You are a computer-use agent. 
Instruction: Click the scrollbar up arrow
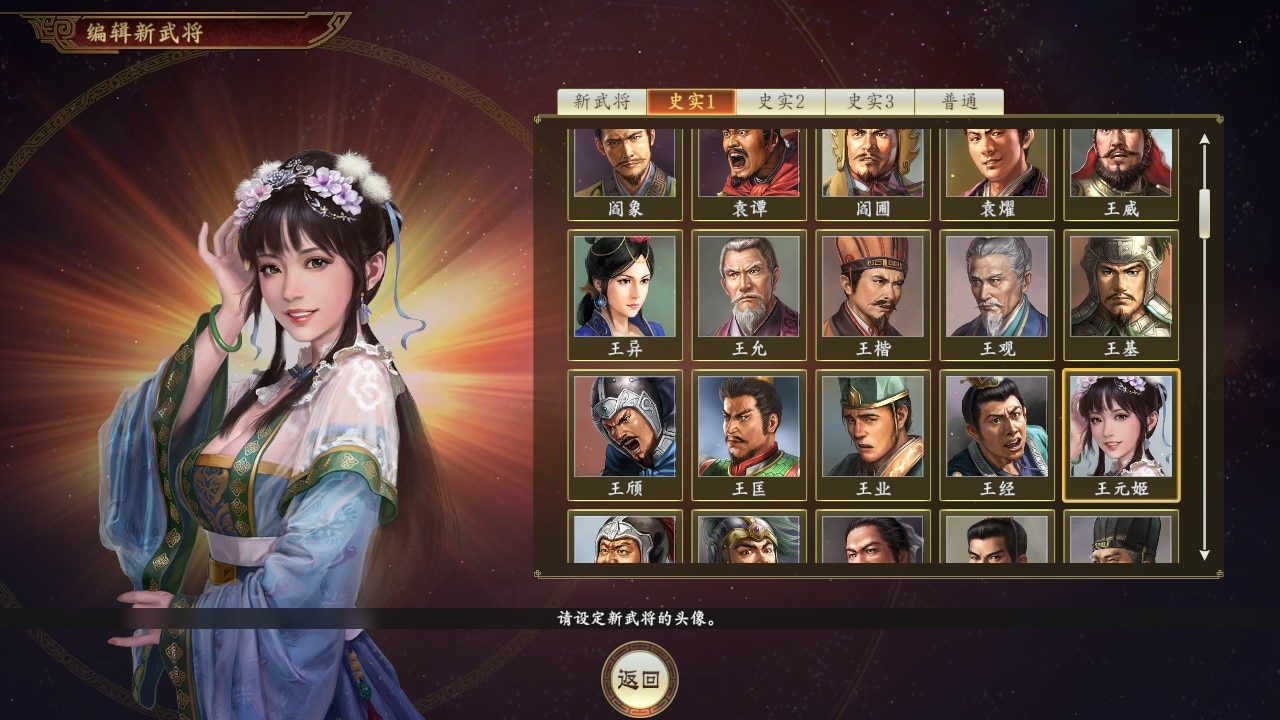pyautogui.click(x=1202, y=140)
